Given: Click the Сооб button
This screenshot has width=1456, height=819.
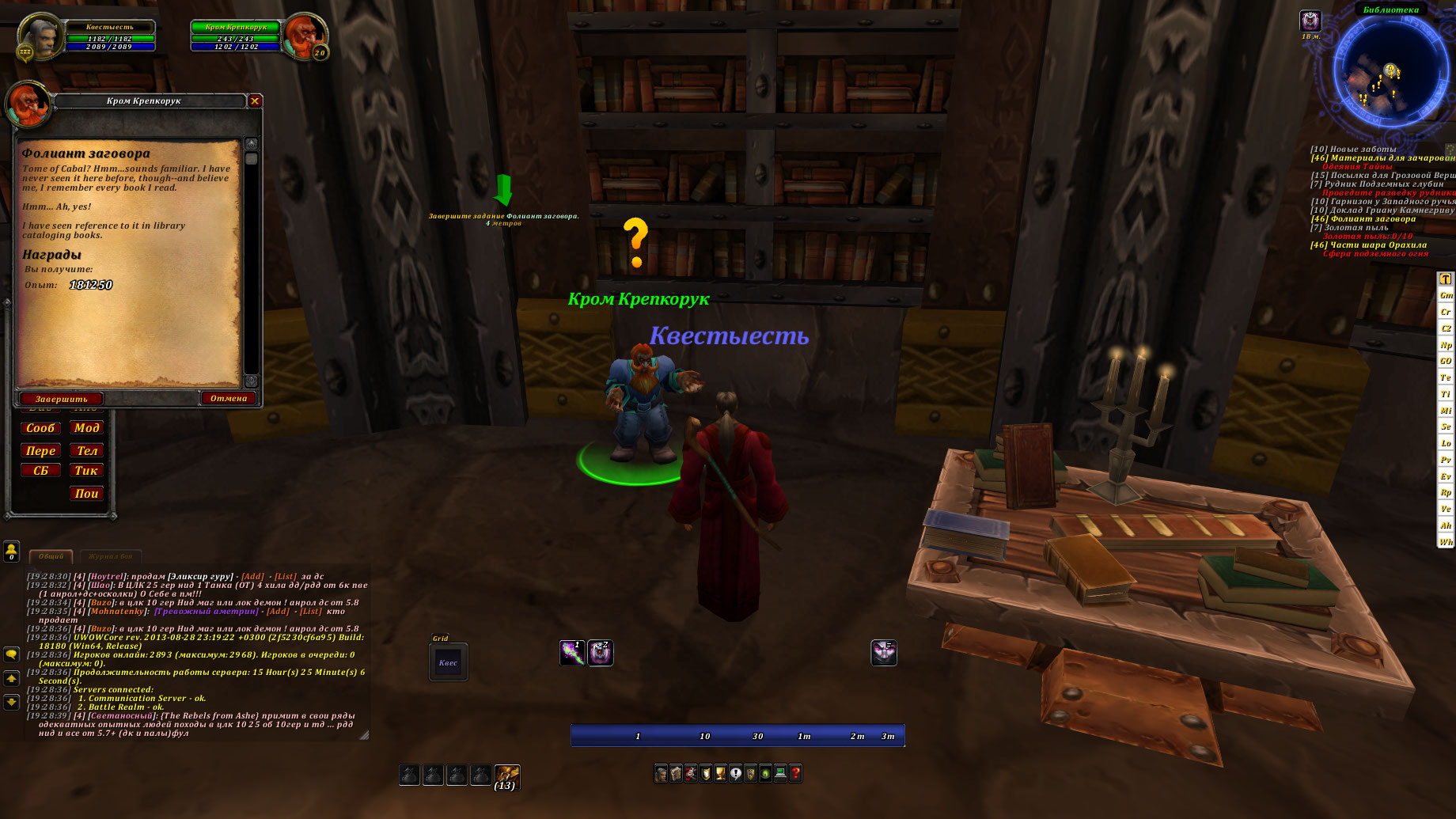Looking at the screenshot, I should coord(40,428).
